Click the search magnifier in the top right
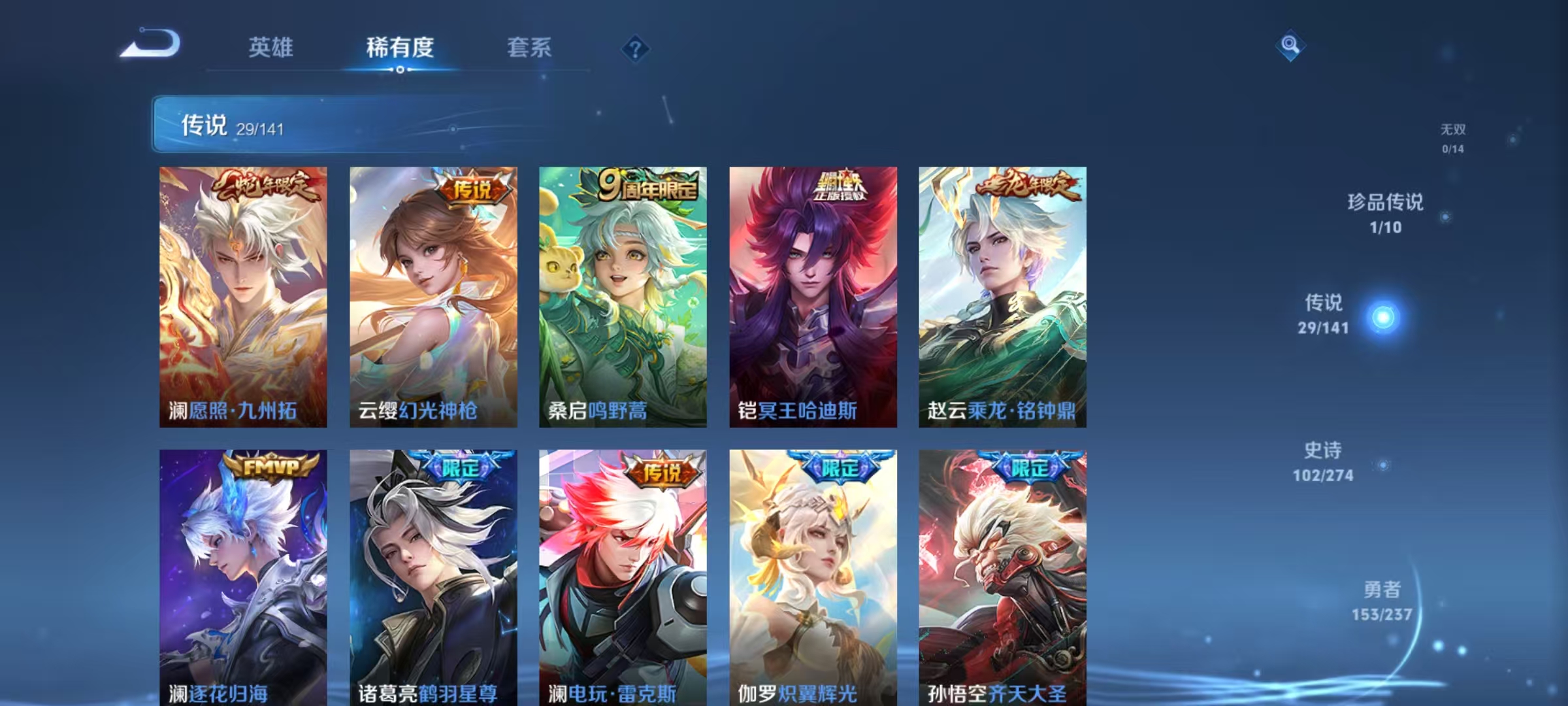This screenshot has height=706, width=1568. 1290,44
